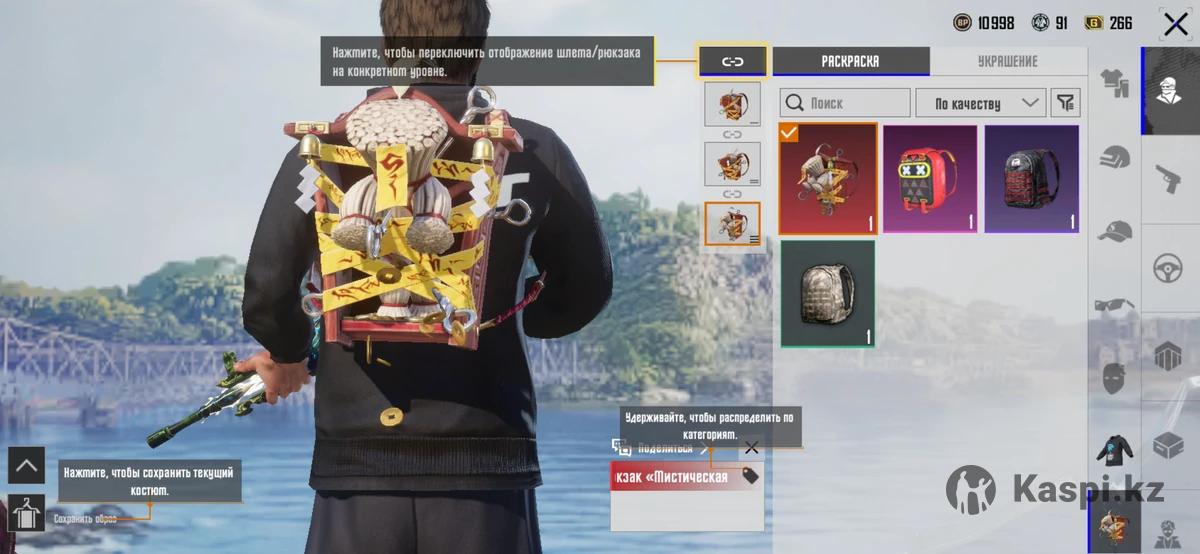Close the wardrobe with the top-right X
The height and width of the screenshot is (554, 1200).
(x=1175, y=24)
